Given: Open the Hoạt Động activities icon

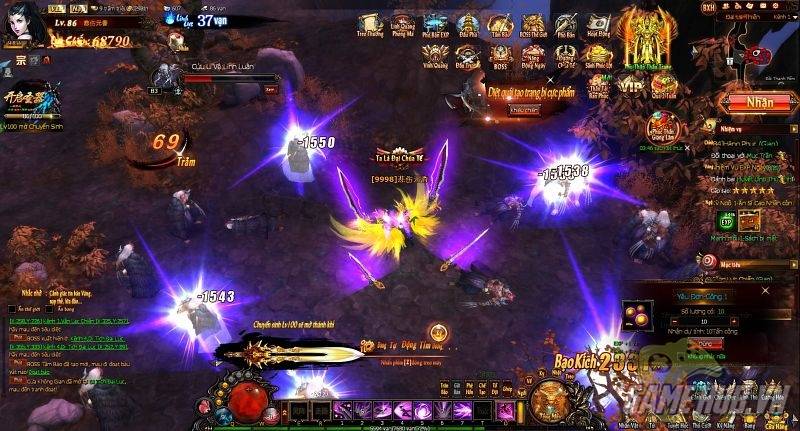Looking at the screenshot, I should click(x=598, y=24).
